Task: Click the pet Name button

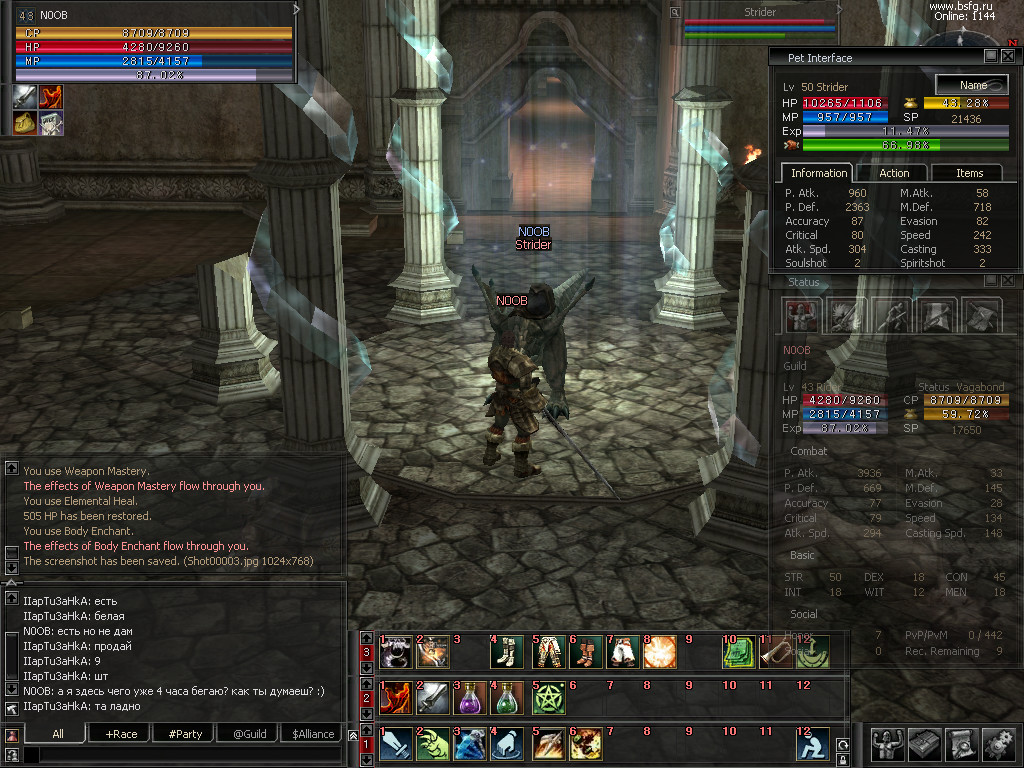Action: coord(971,85)
